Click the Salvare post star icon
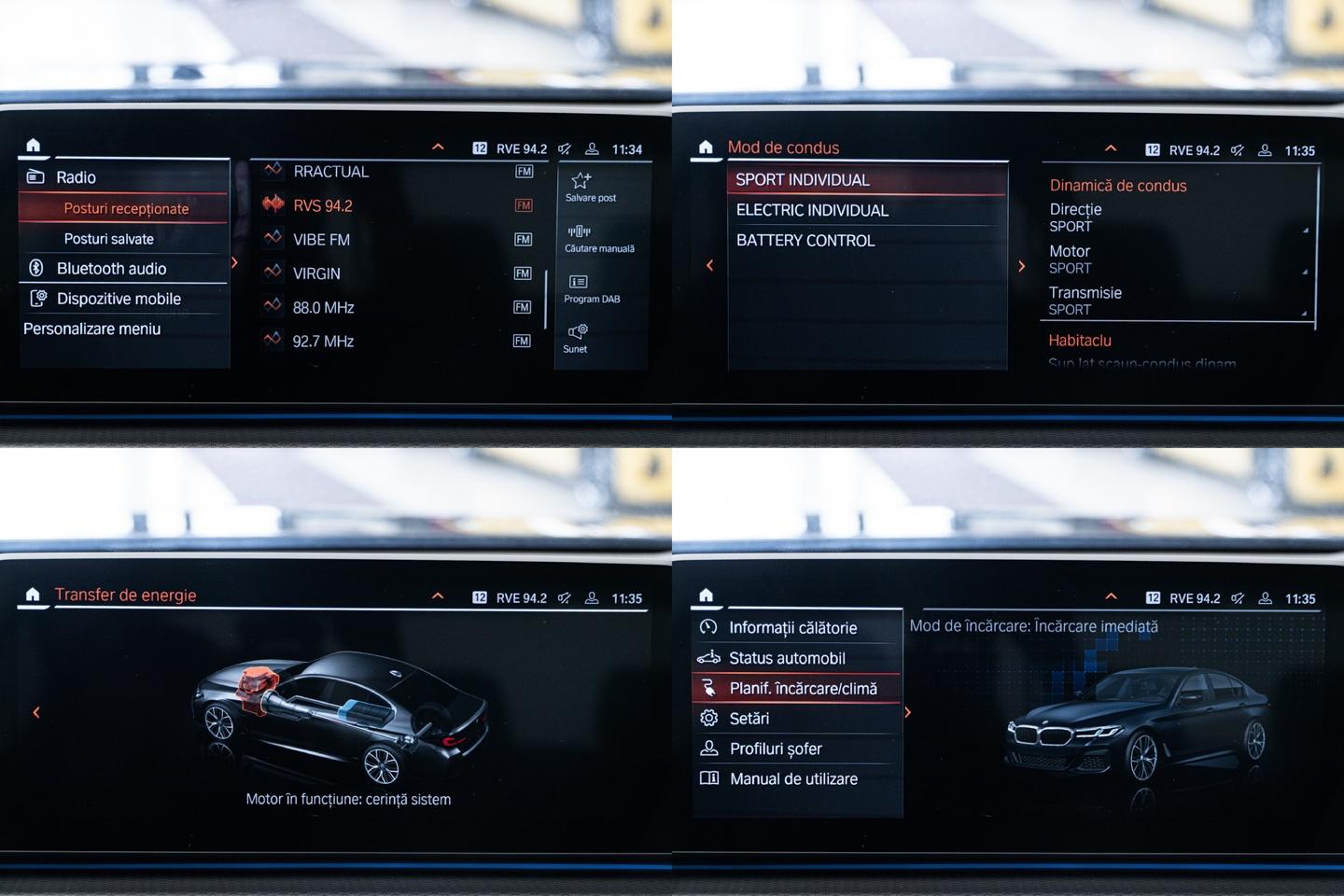The image size is (1344, 896). click(581, 181)
